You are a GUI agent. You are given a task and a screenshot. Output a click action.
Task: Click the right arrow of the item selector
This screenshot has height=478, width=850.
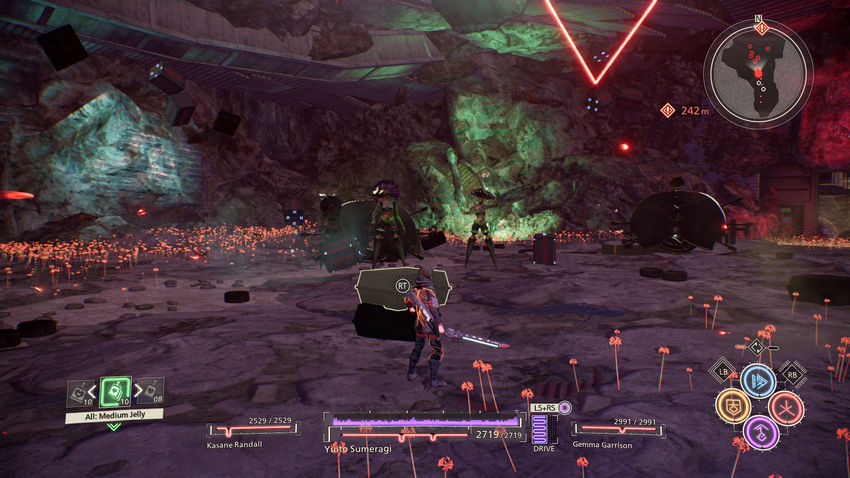[137, 391]
